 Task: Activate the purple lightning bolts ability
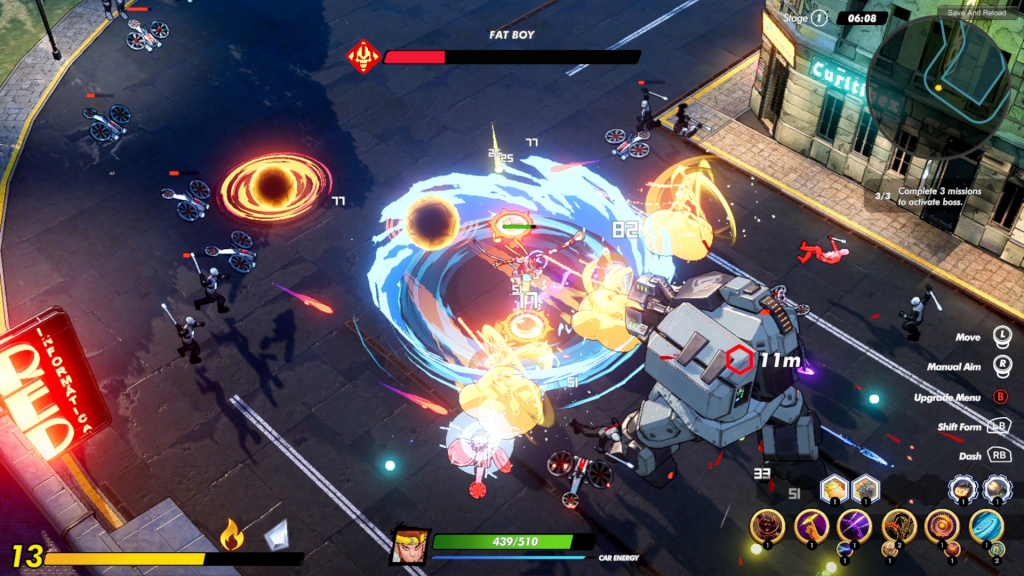point(854,526)
